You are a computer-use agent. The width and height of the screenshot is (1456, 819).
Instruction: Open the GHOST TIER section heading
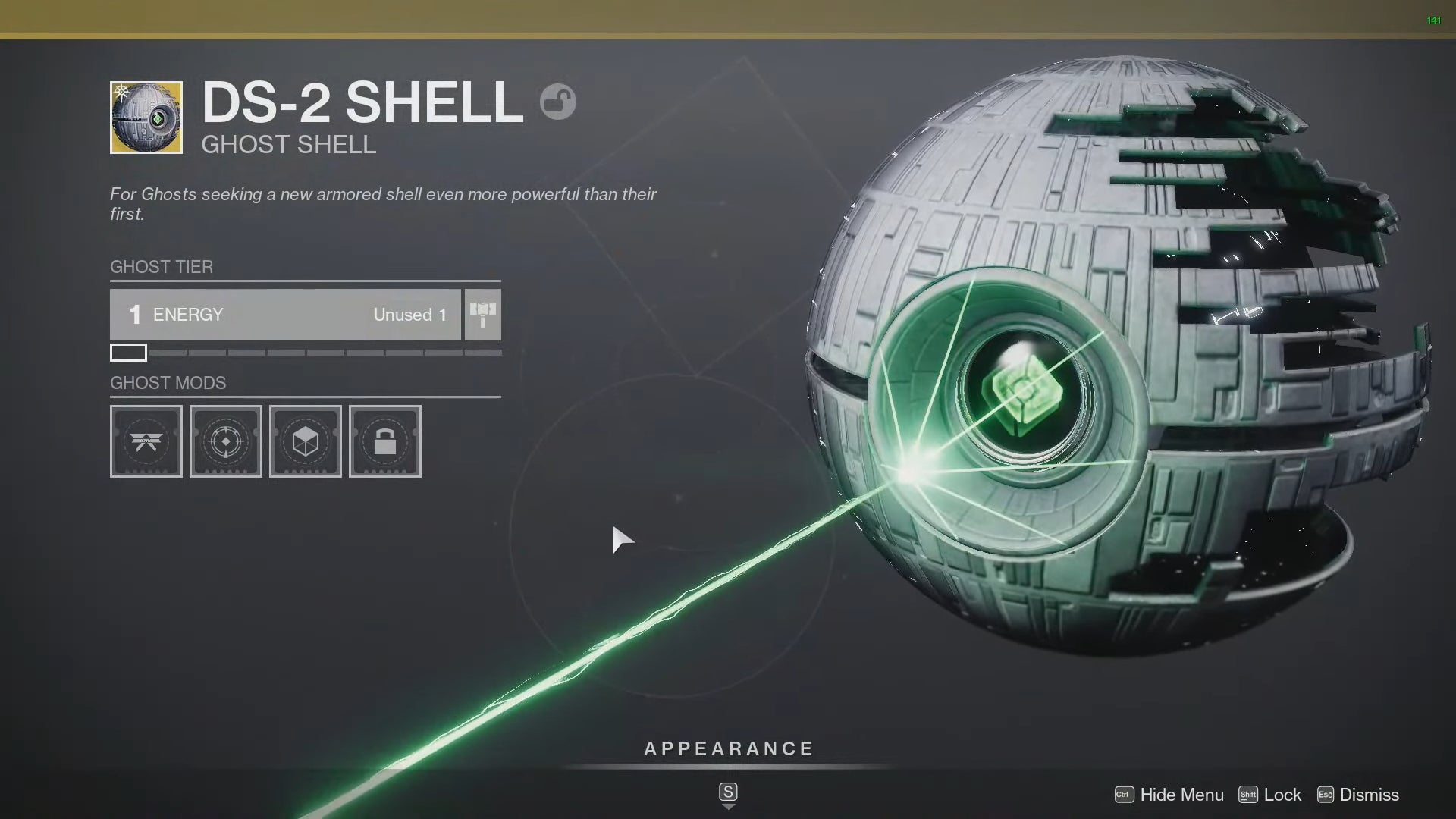161,267
